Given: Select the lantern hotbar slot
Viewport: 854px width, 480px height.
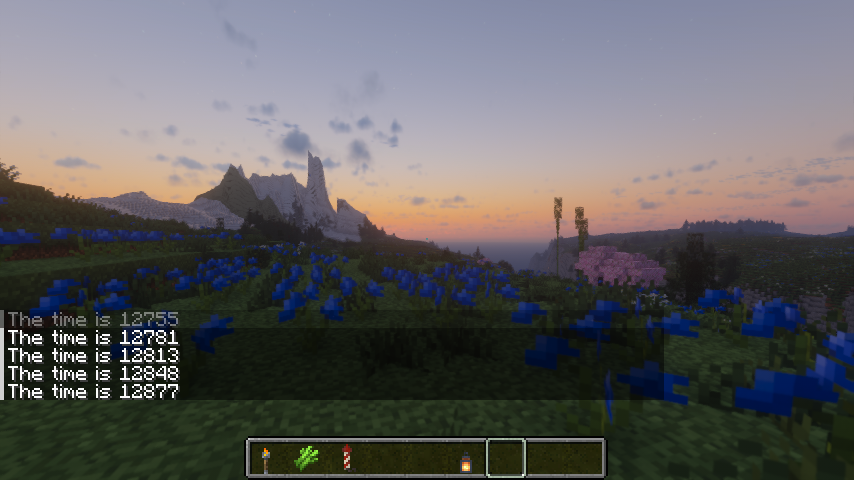Looking at the screenshot, I should 466,459.
